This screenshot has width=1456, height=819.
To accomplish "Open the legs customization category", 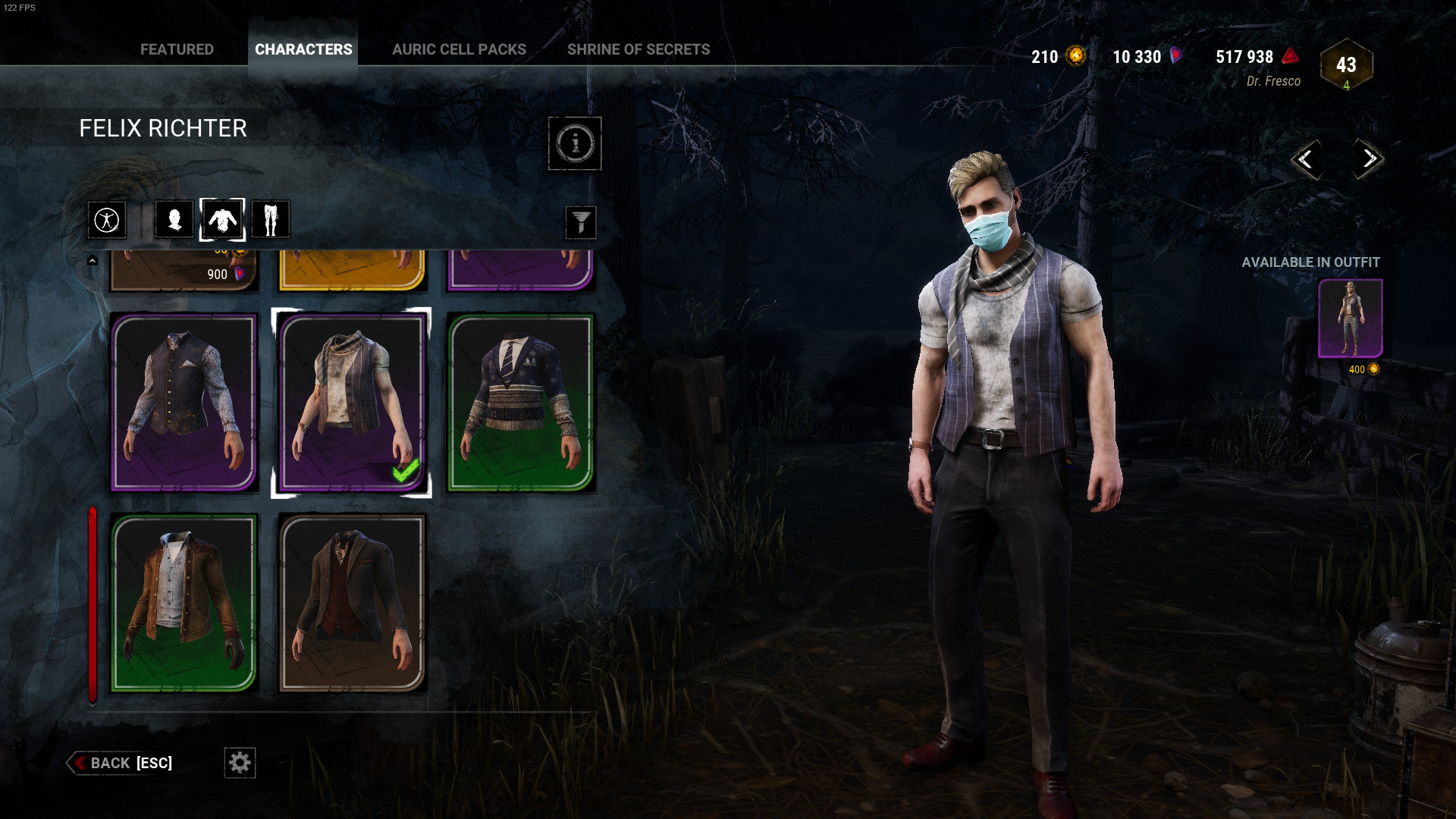I will (x=271, y=219).
